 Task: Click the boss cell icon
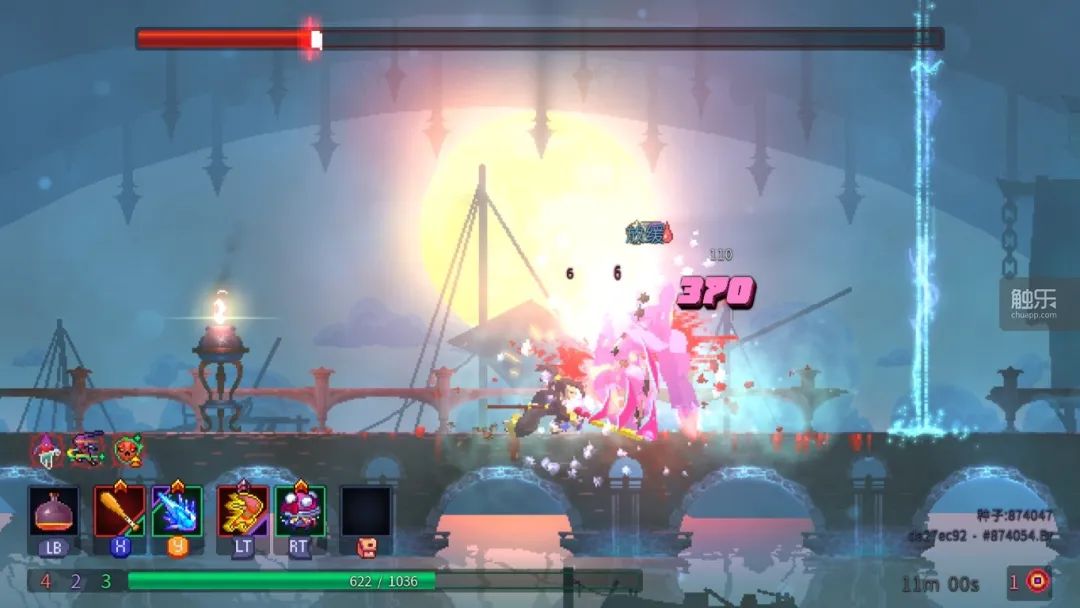pos(1038,581)
